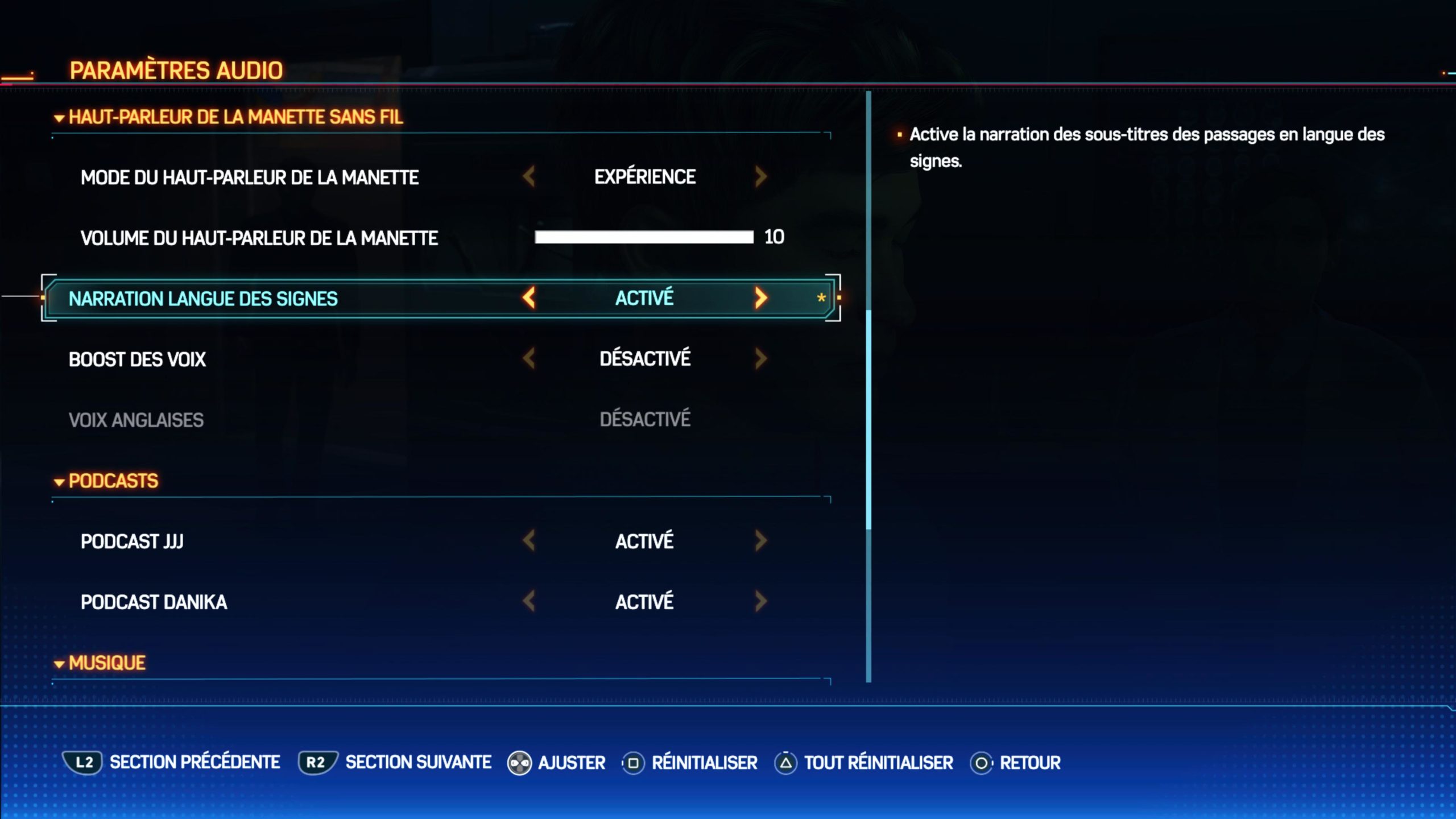Click left arrow on Podcast Danika

(x=529, y=601)
